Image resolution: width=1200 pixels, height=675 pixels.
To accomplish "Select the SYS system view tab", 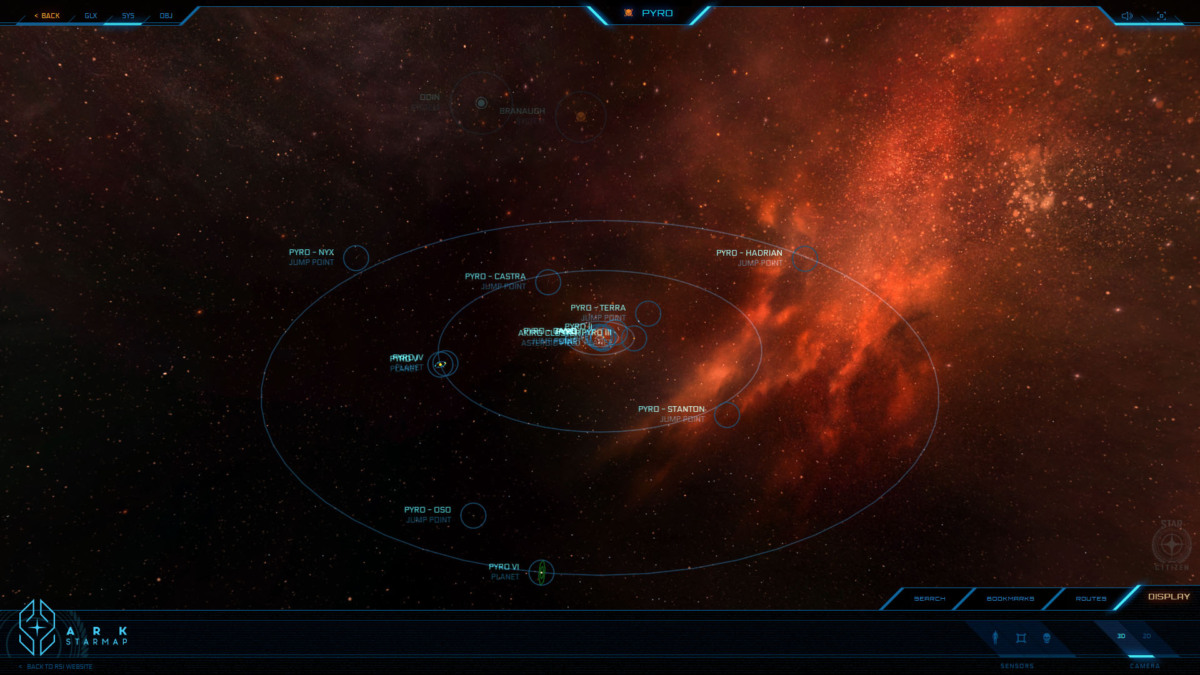I will 128,16.
